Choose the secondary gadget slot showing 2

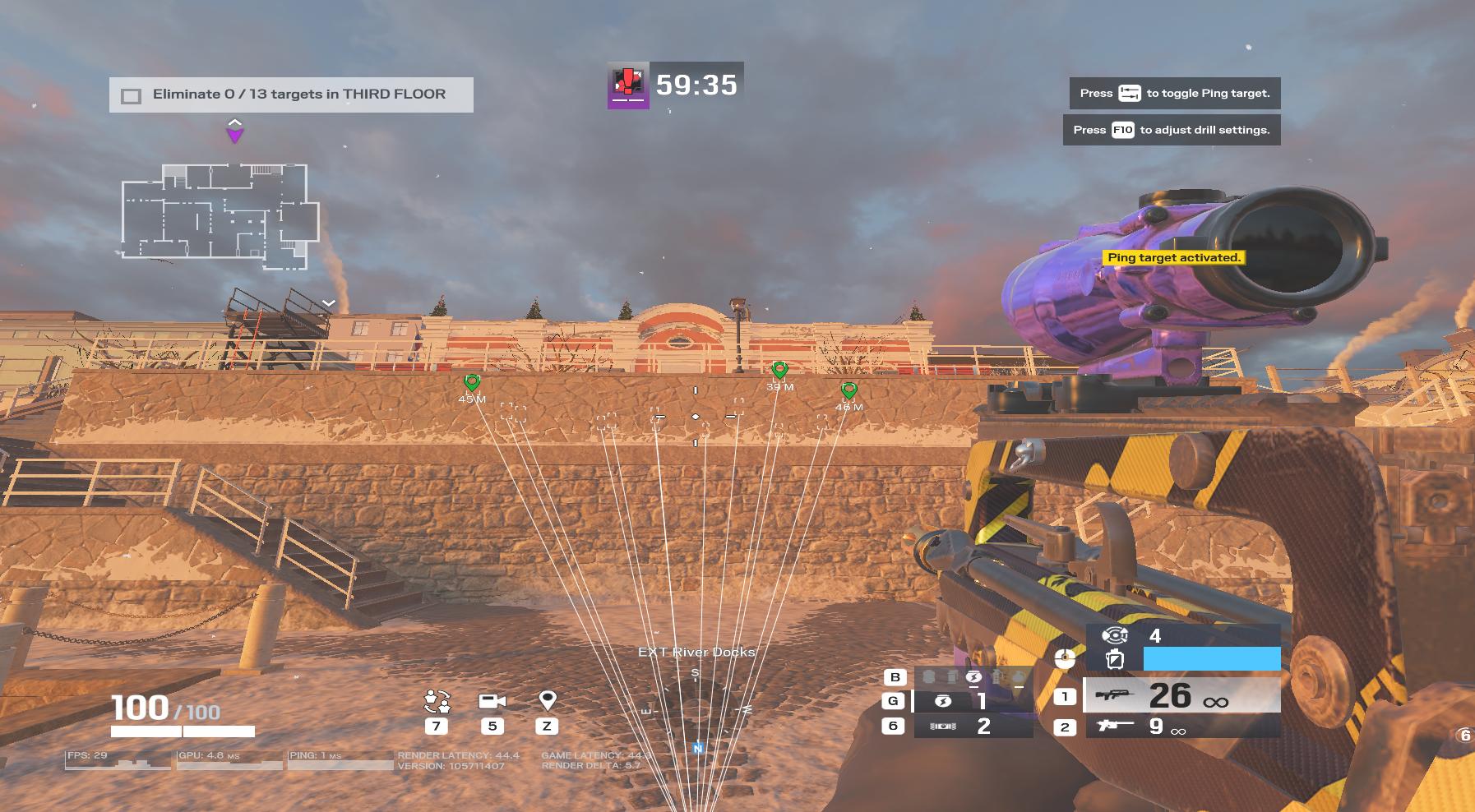click(973, 727)
